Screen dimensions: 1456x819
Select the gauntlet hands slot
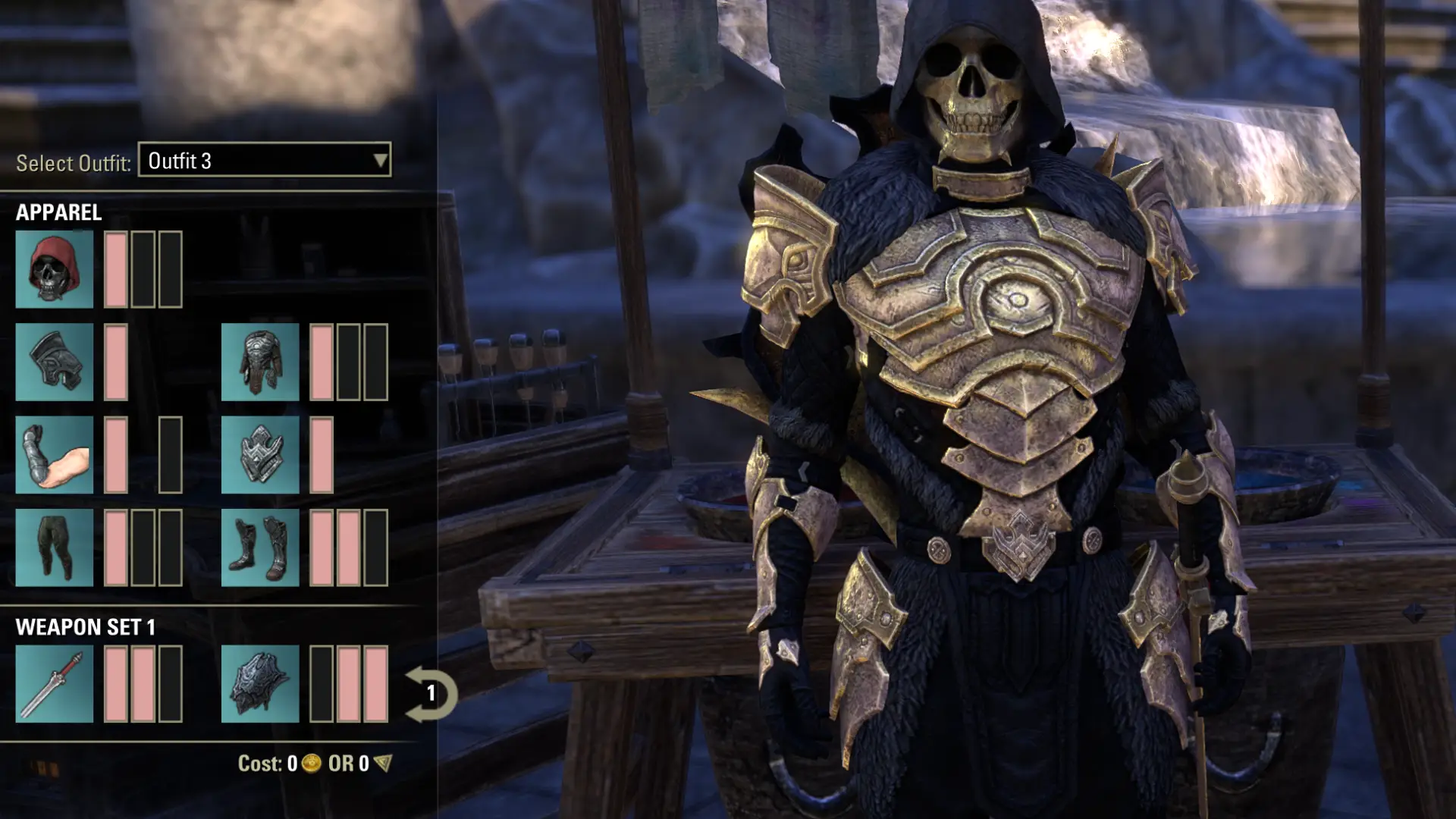54,455
